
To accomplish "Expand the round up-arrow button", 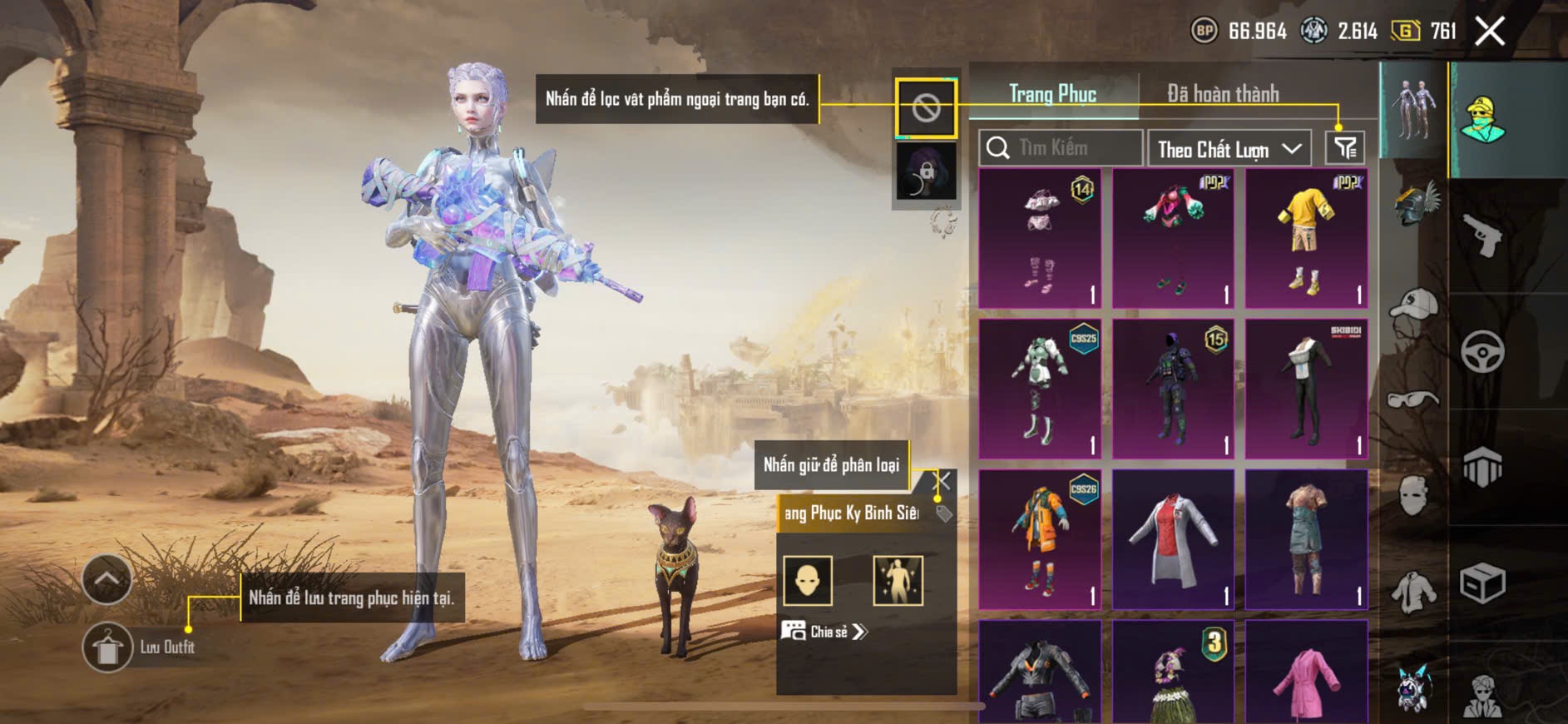I will tap(107, 579).
